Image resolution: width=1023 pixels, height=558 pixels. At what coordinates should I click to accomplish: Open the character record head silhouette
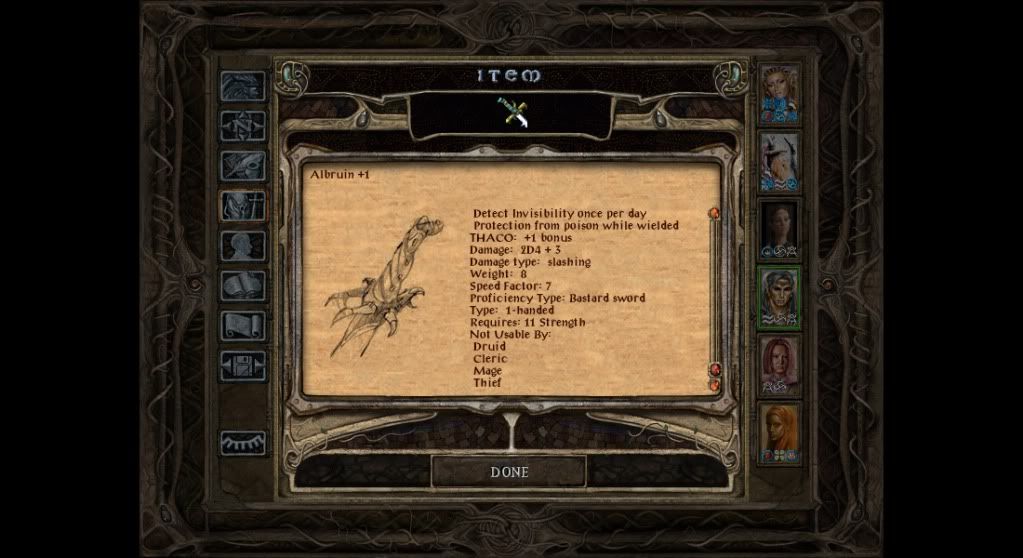point(243,246)
